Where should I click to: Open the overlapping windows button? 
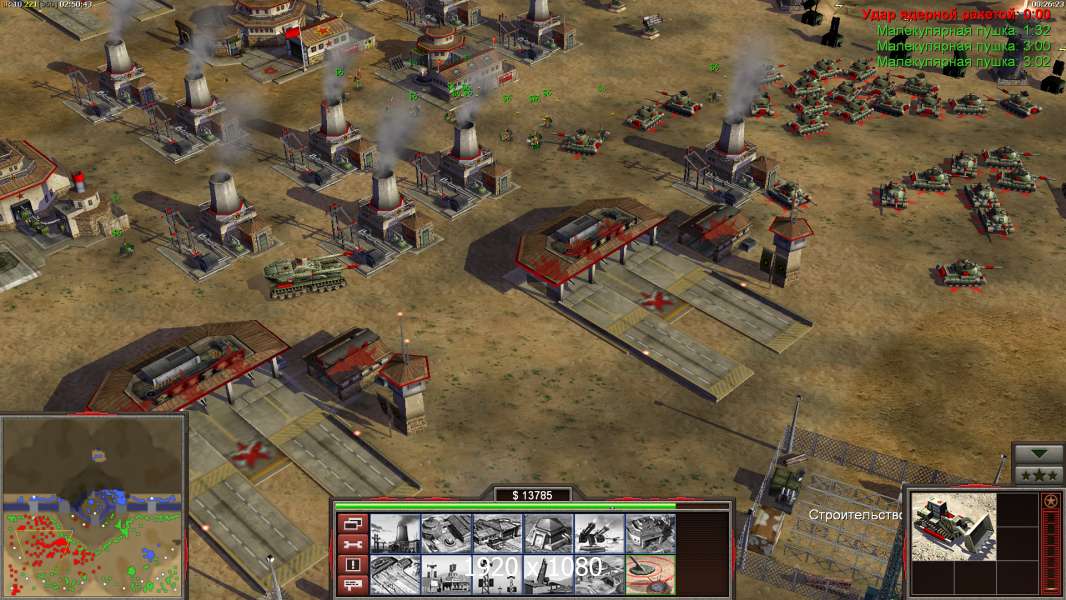coord(352,523)
